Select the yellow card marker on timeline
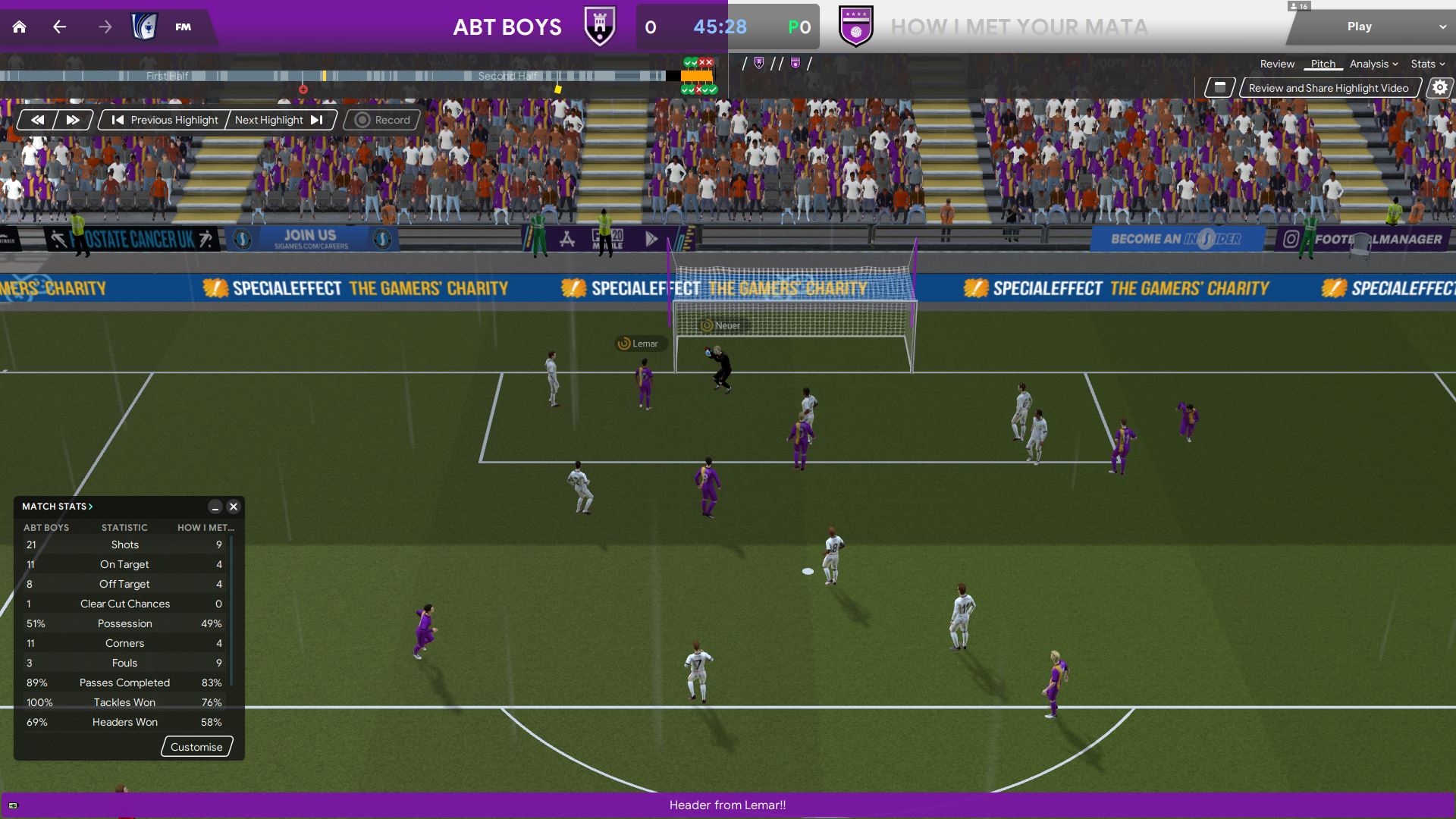This screenshot has width=1456, height=819. (558, 89)
